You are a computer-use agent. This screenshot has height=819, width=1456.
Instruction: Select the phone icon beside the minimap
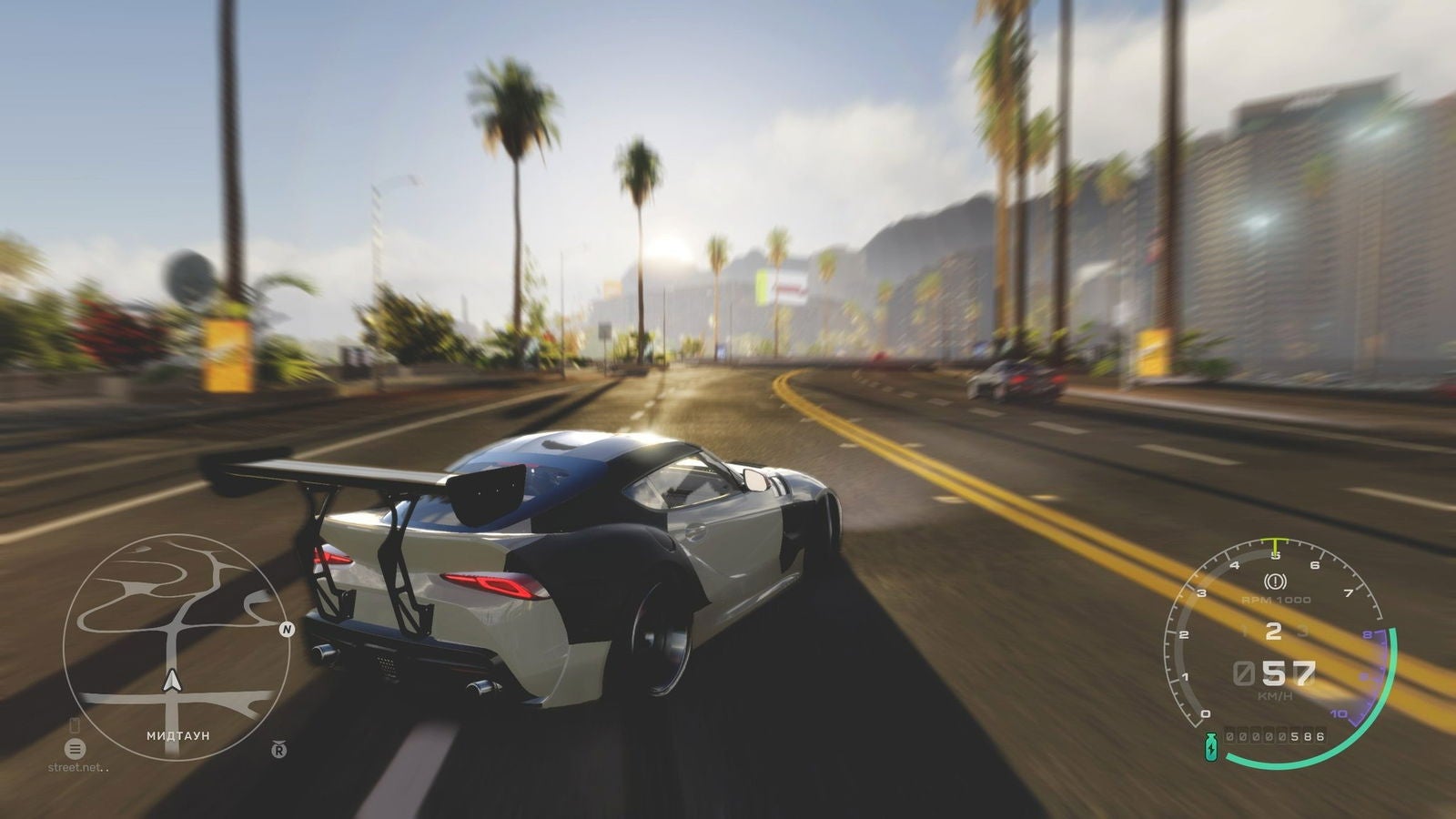[x=75, y=725]
